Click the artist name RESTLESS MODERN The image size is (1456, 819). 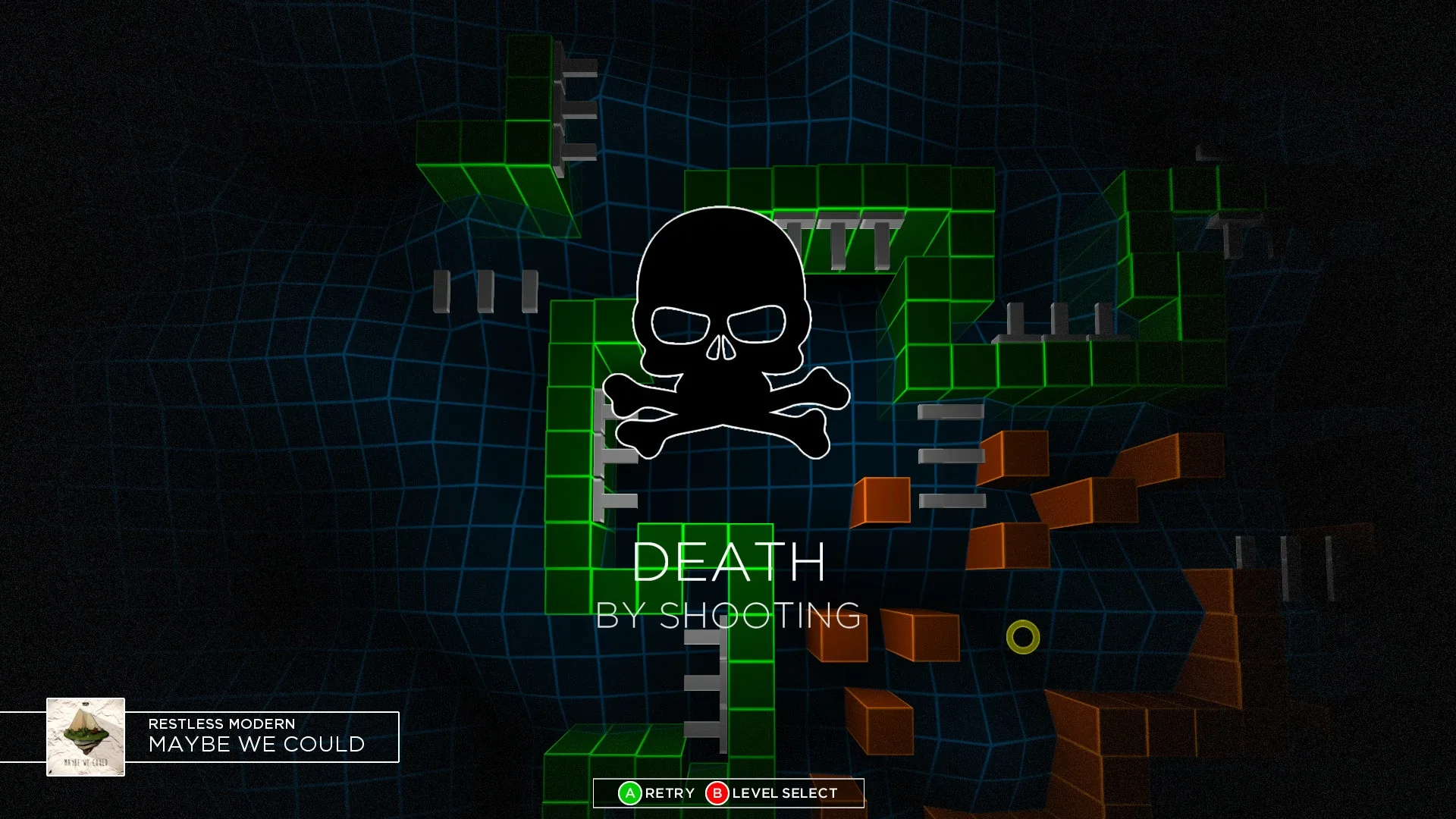[x=220, y=723]
